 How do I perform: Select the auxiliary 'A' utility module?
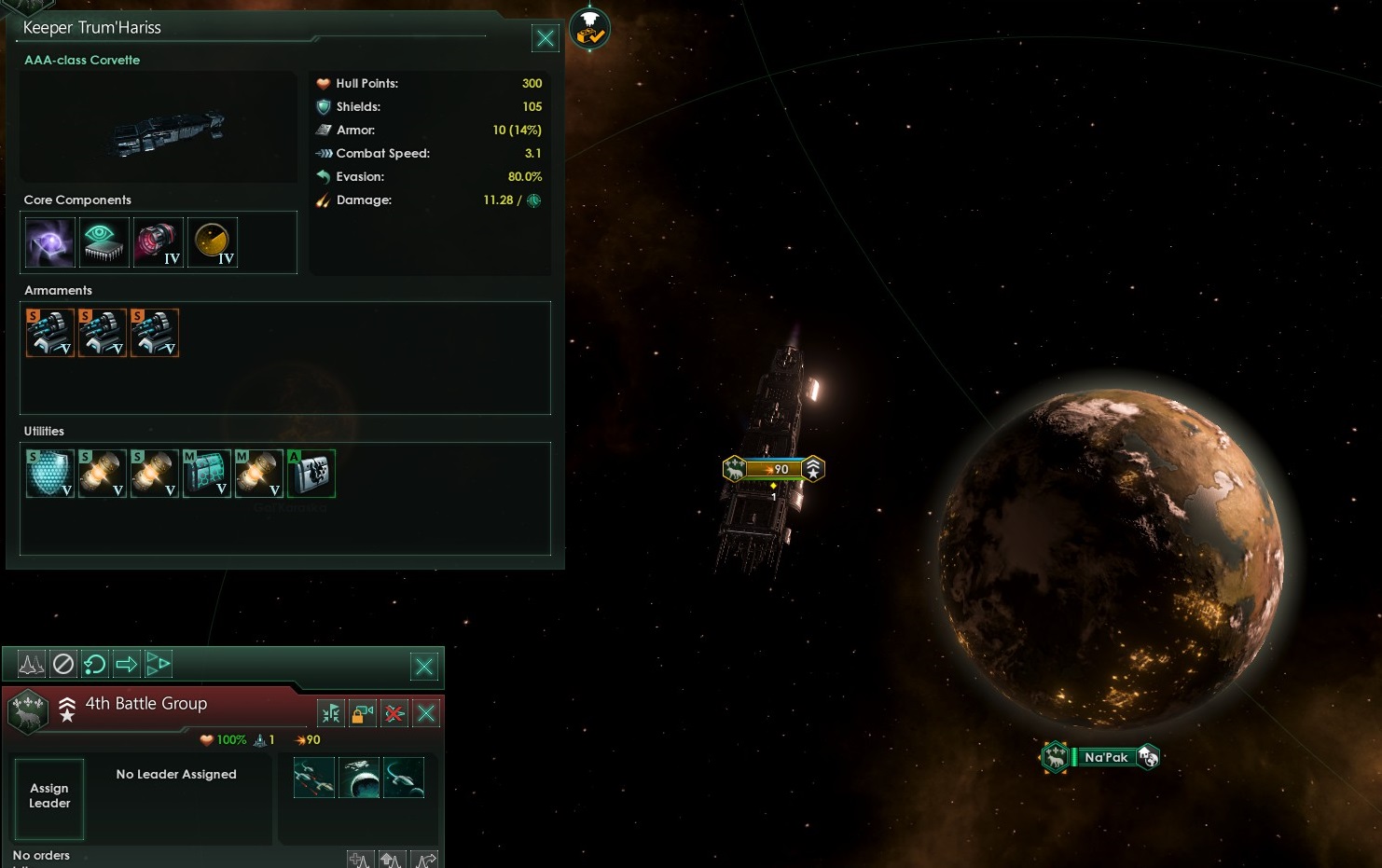tap(311, 474)
